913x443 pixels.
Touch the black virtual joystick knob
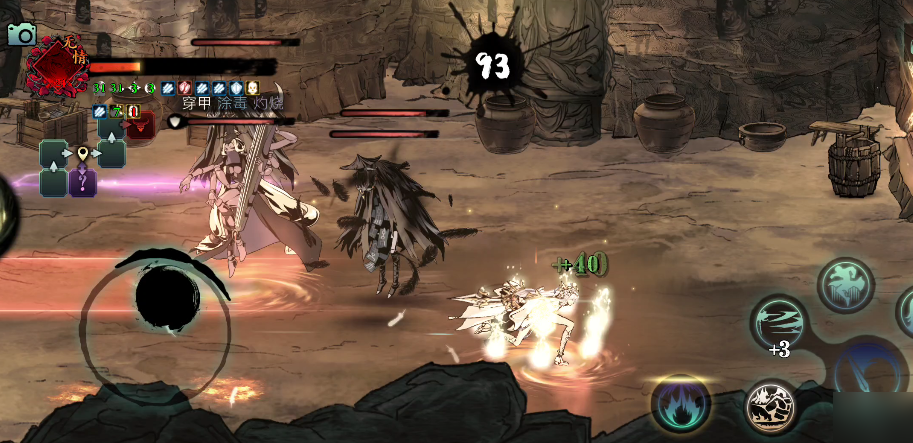pyautogui.click(x=167, y=298)
